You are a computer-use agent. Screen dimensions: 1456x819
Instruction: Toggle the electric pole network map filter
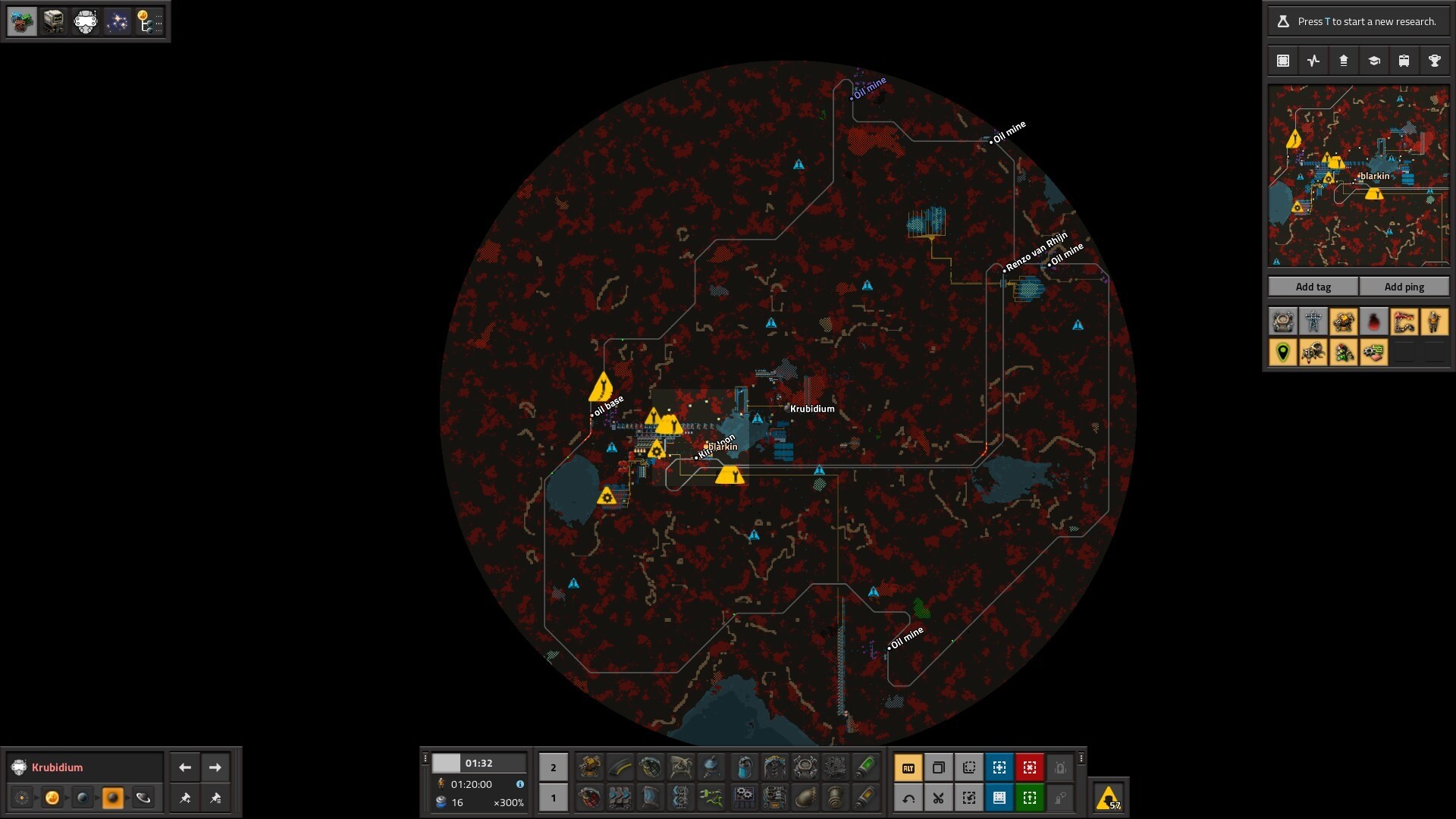(x=1313, y=322)
